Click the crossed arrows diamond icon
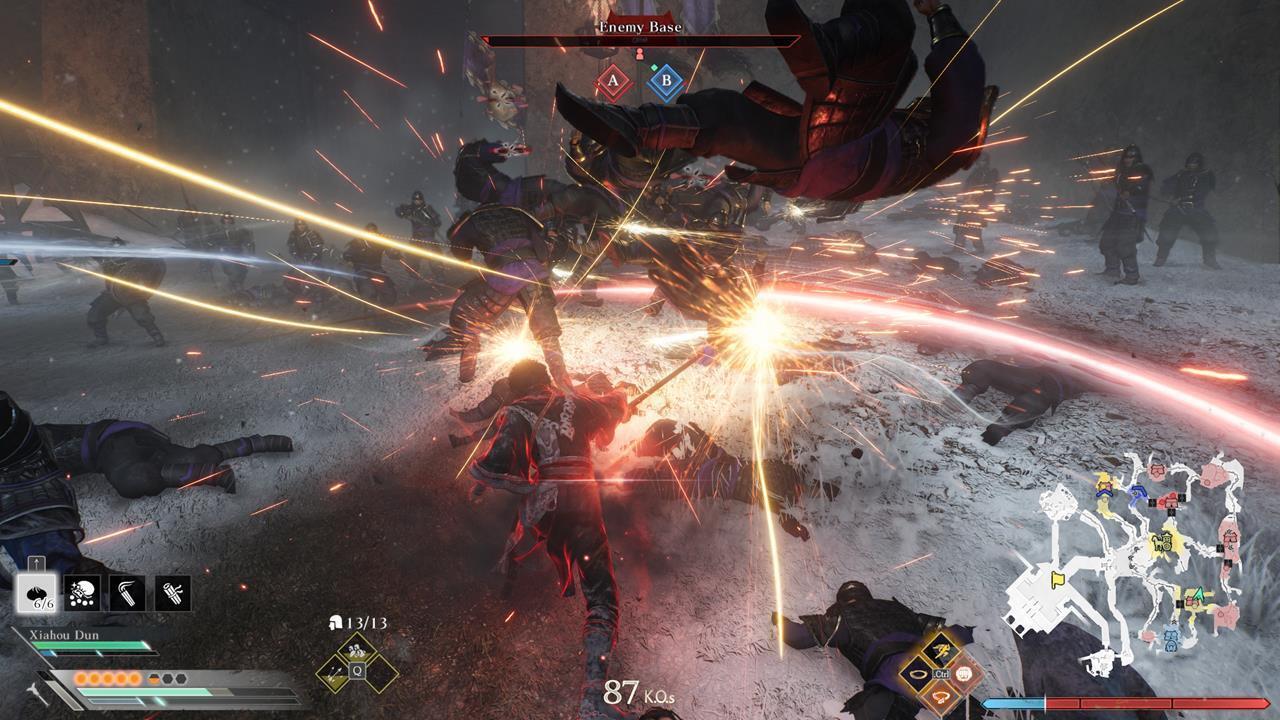The image size is (1280, 720). (x=333, y=673)
